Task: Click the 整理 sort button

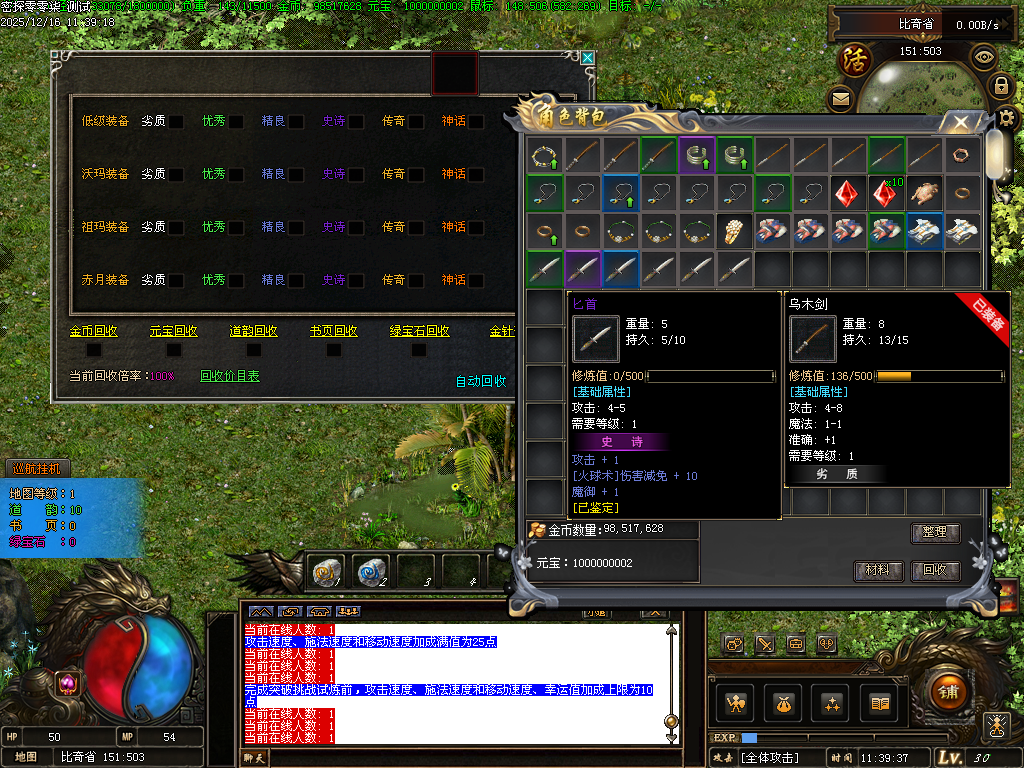Action: click(935, 533)
